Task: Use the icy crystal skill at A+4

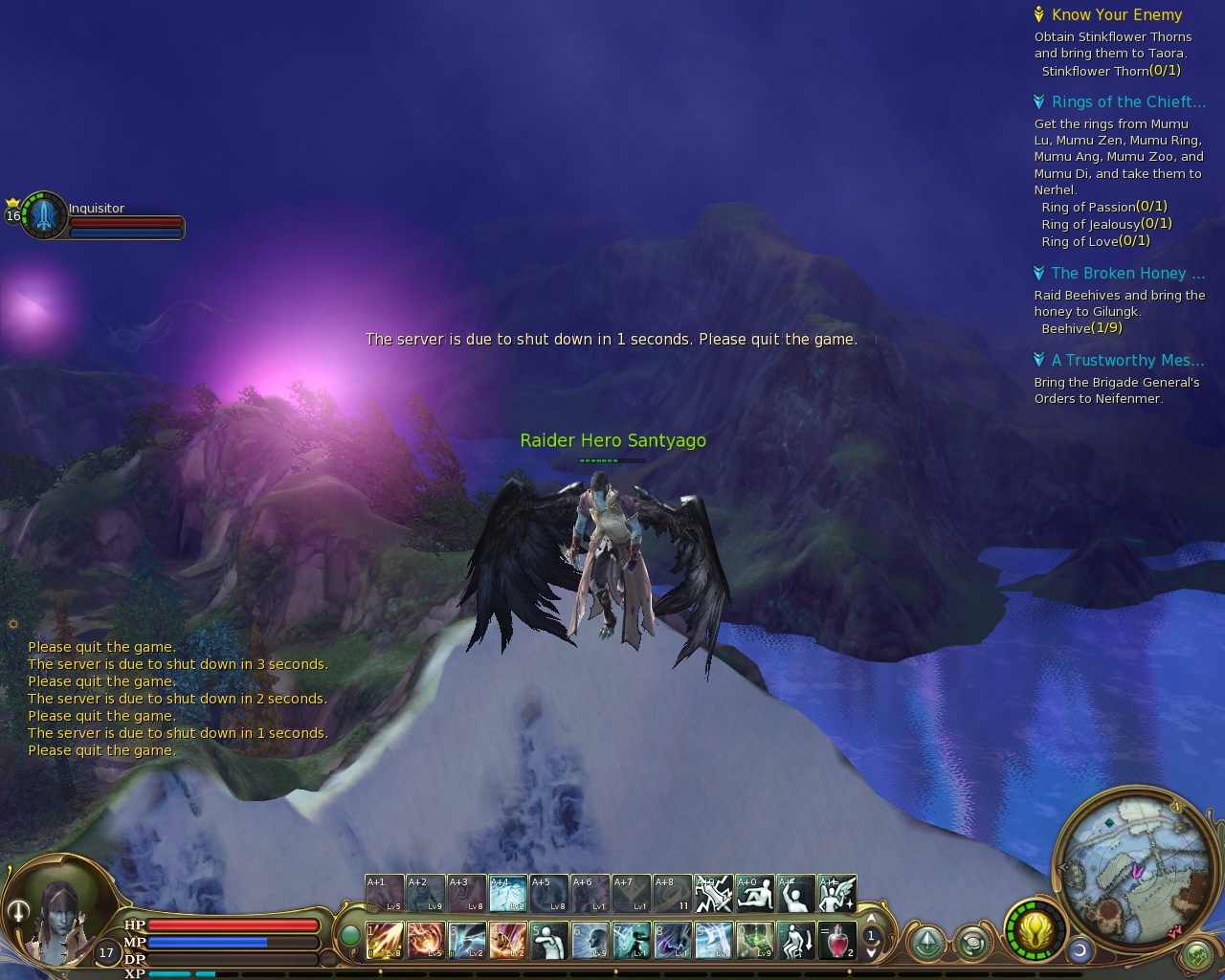Action: coord(507,894)
